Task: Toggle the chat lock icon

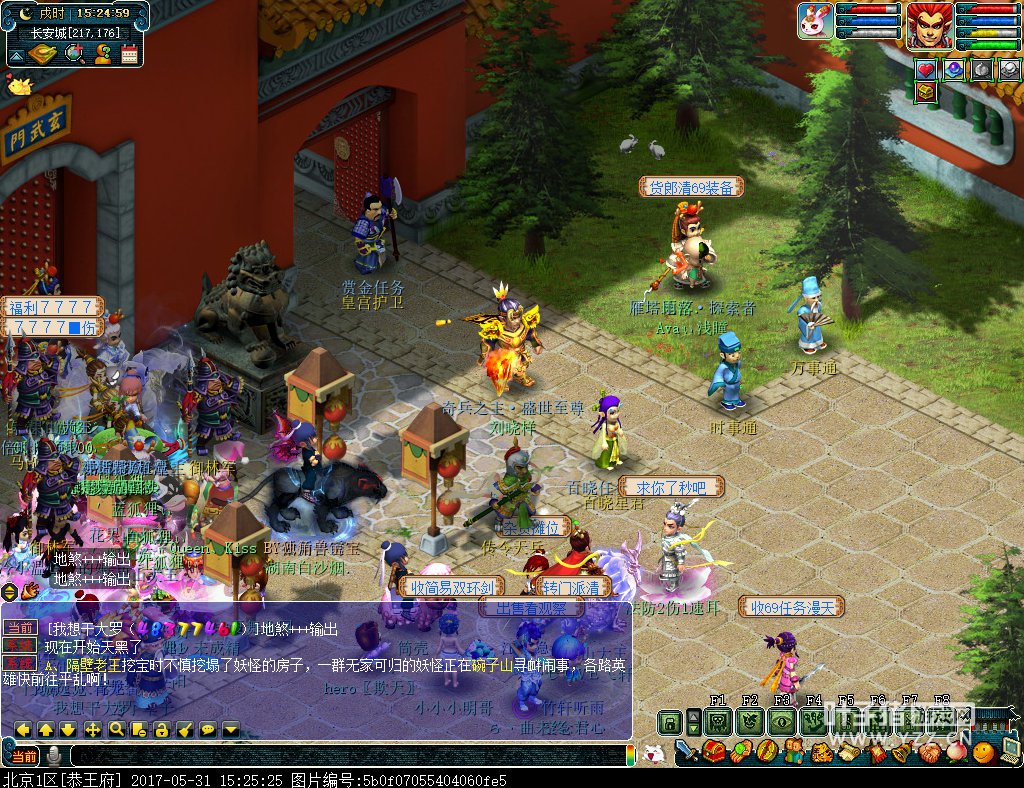Action: [161, 729]
